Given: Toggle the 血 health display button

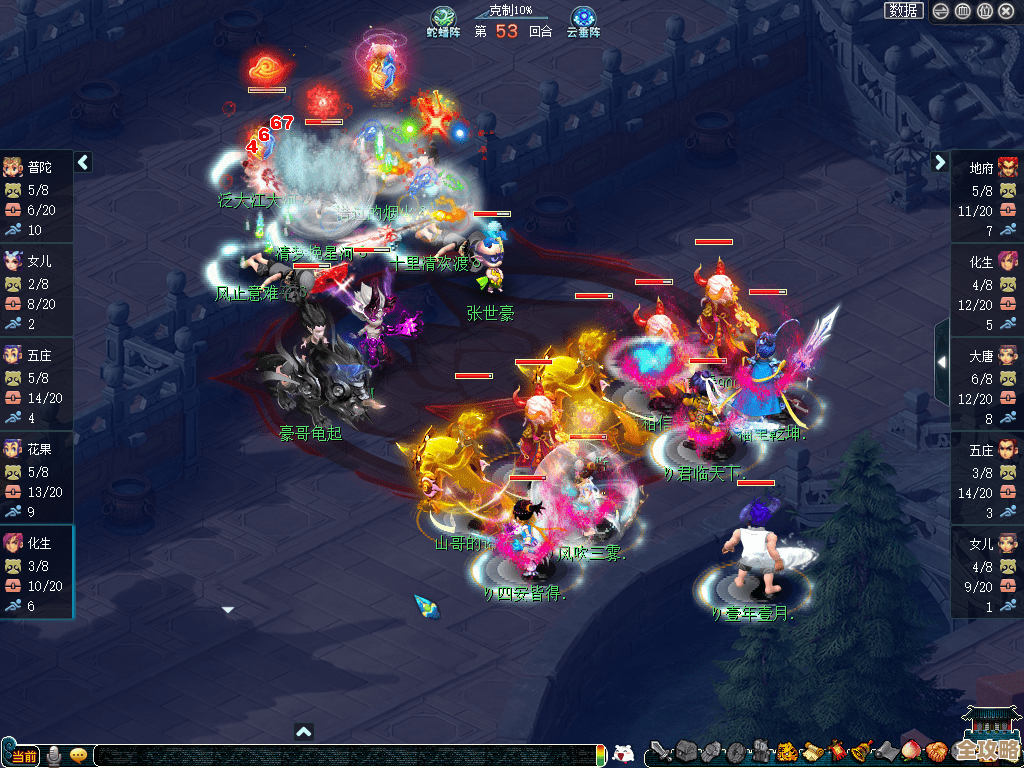Looking at the screenshot, I should point(963,11).
